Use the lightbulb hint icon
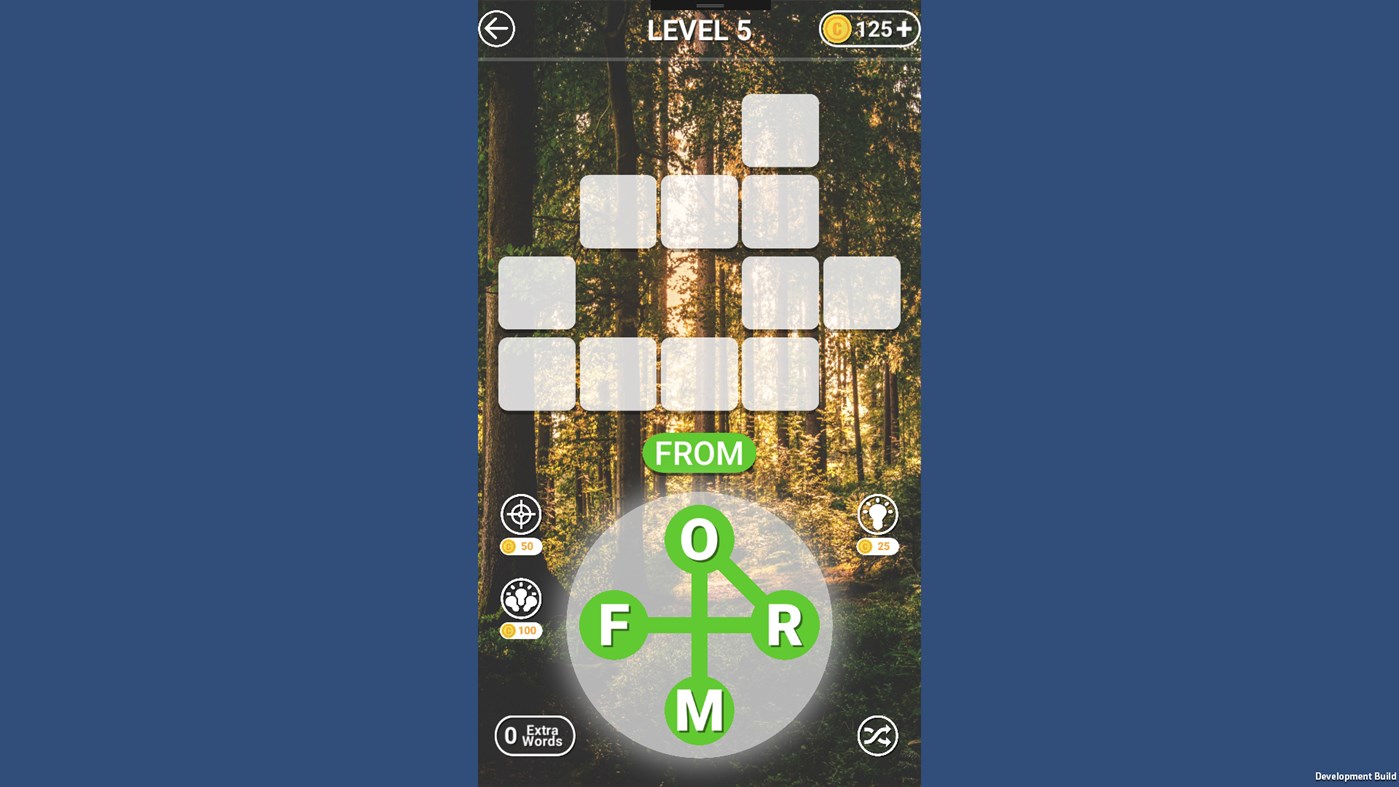This screenshot has height=787, width=1399. click(877, 515)
